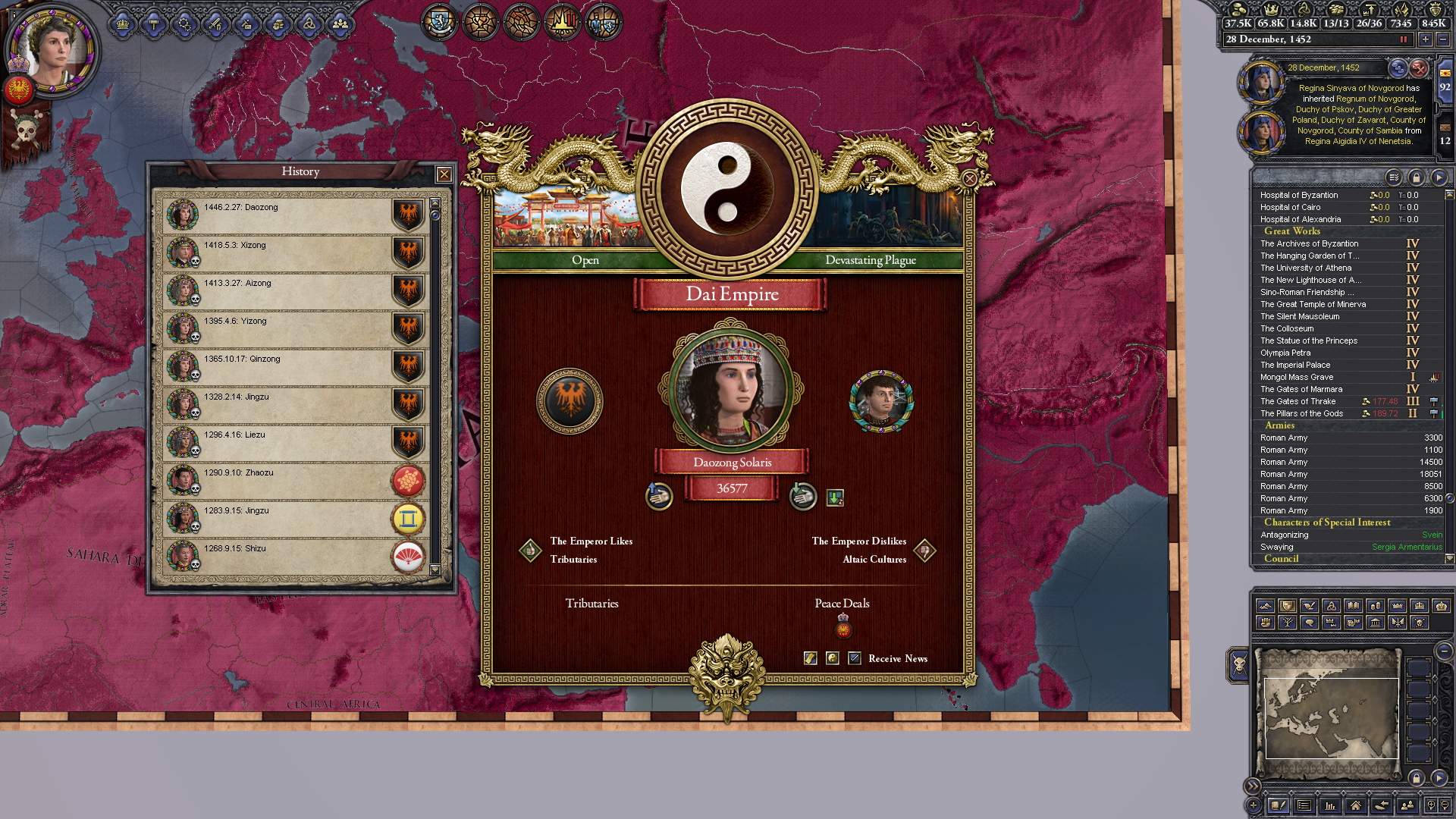Click the black eagle coat of arms medallion

(x=570, y=400)
